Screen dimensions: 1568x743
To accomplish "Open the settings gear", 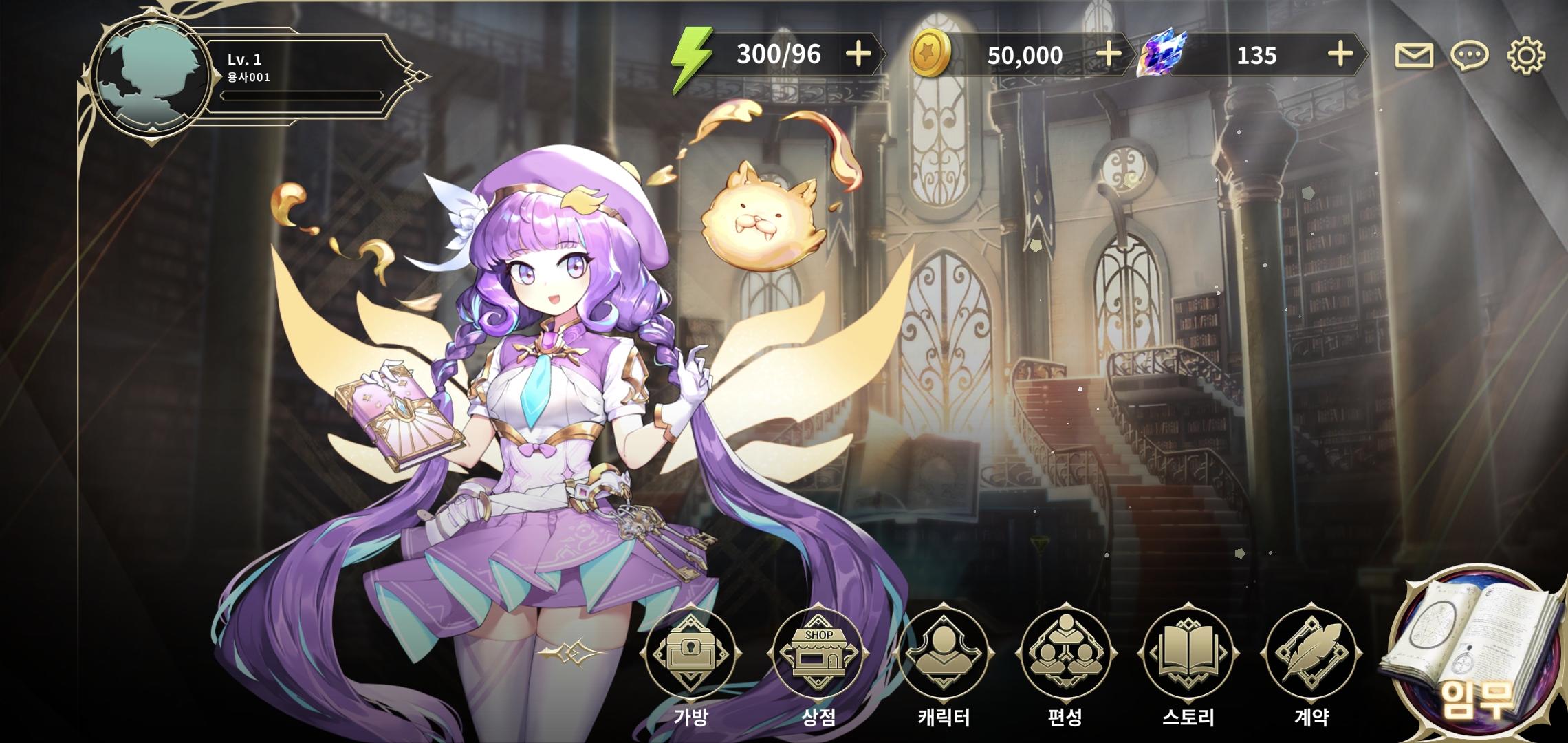I will 1528,56.
